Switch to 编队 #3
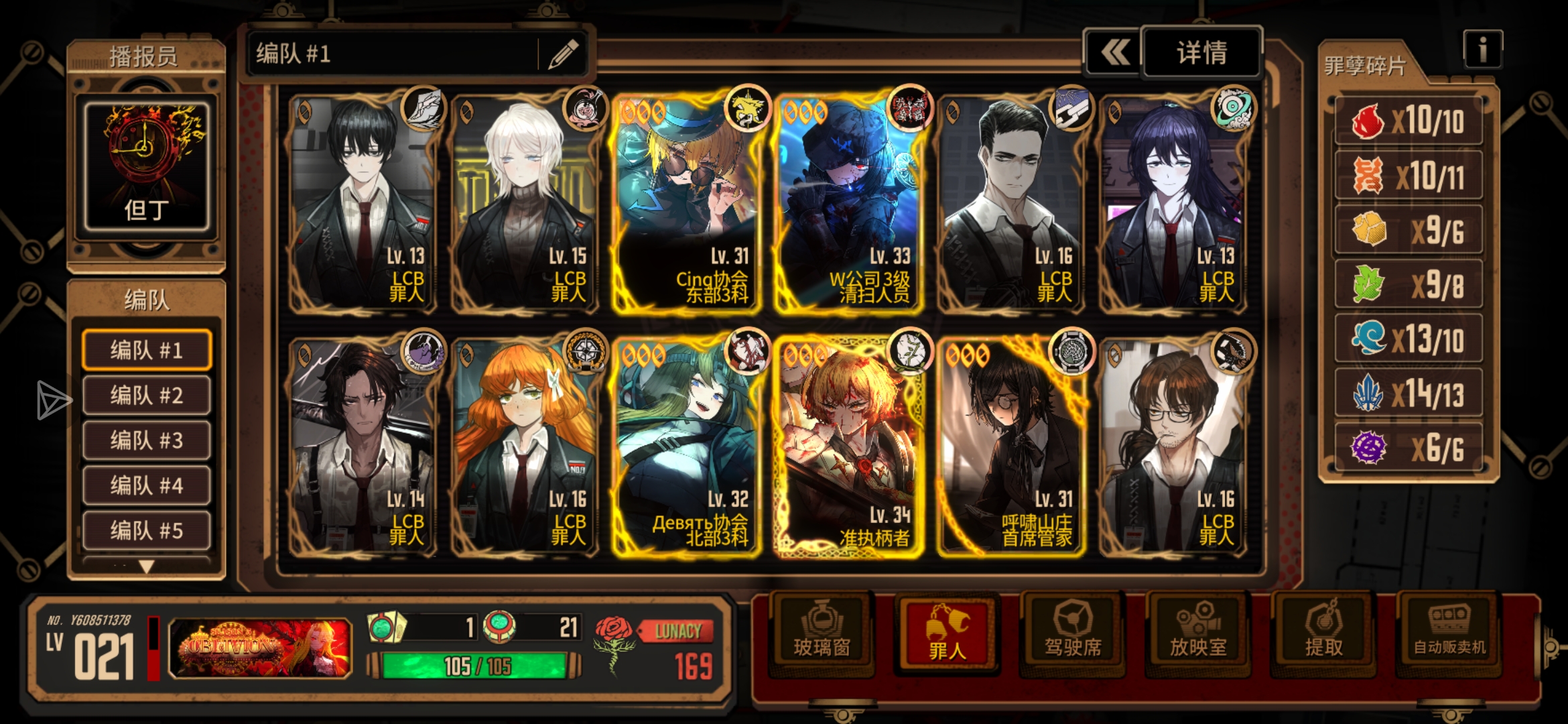 [146, 440]
